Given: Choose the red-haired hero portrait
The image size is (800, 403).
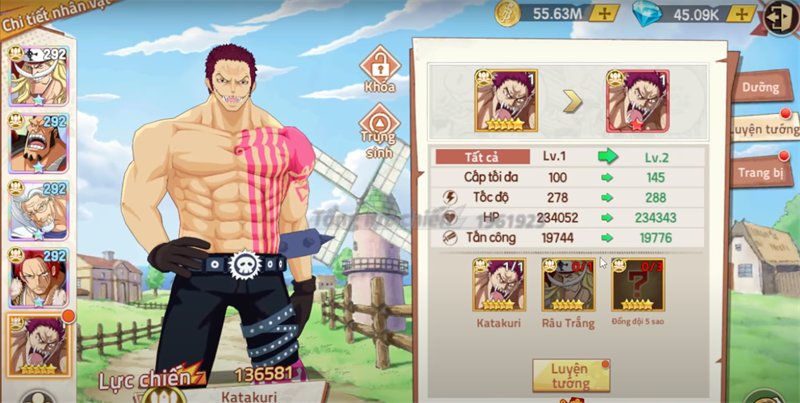Looking at the screenshot, I should (38, 278).
